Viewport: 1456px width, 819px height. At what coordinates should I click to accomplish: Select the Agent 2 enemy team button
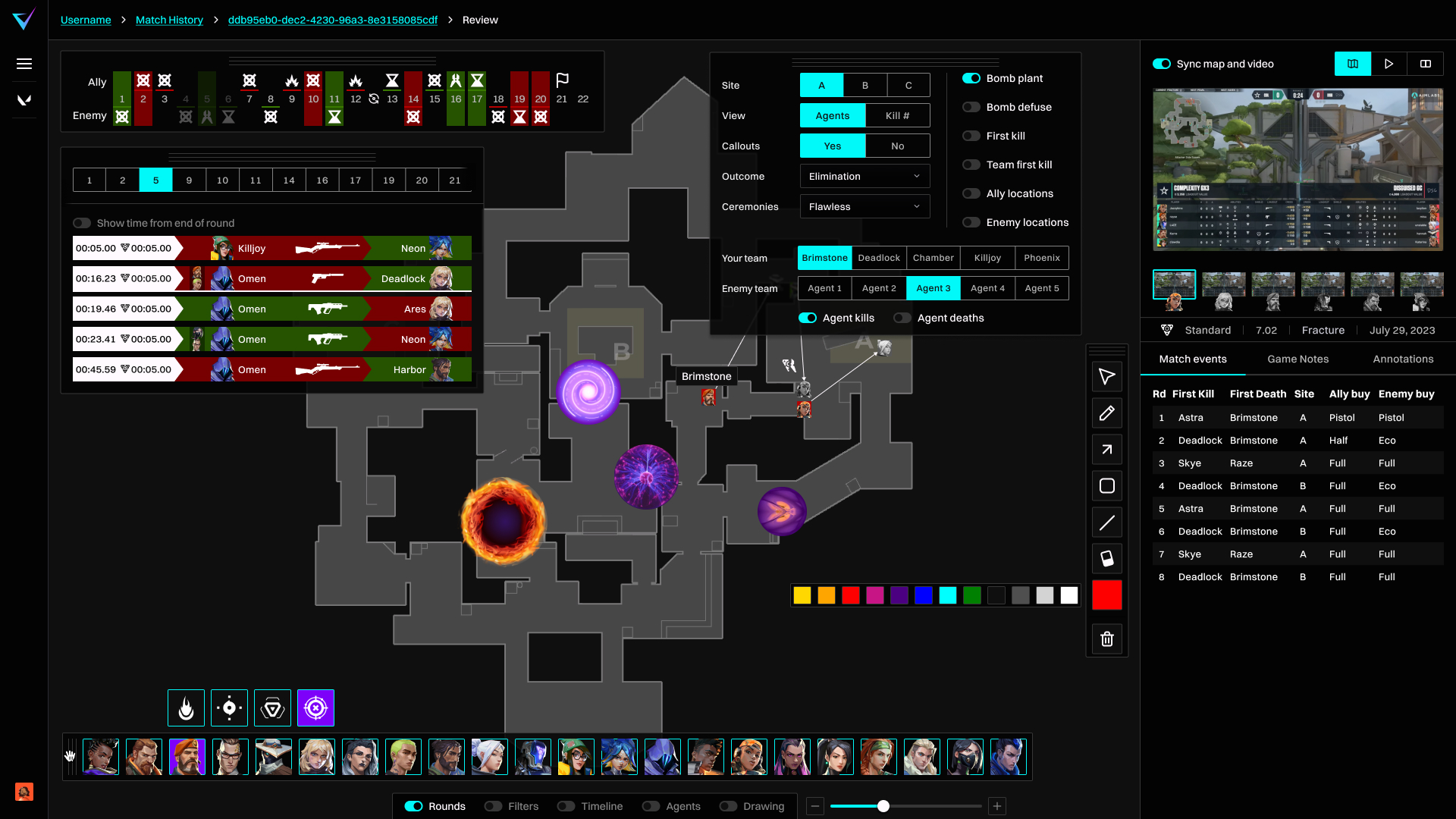(x=878, y=288)
